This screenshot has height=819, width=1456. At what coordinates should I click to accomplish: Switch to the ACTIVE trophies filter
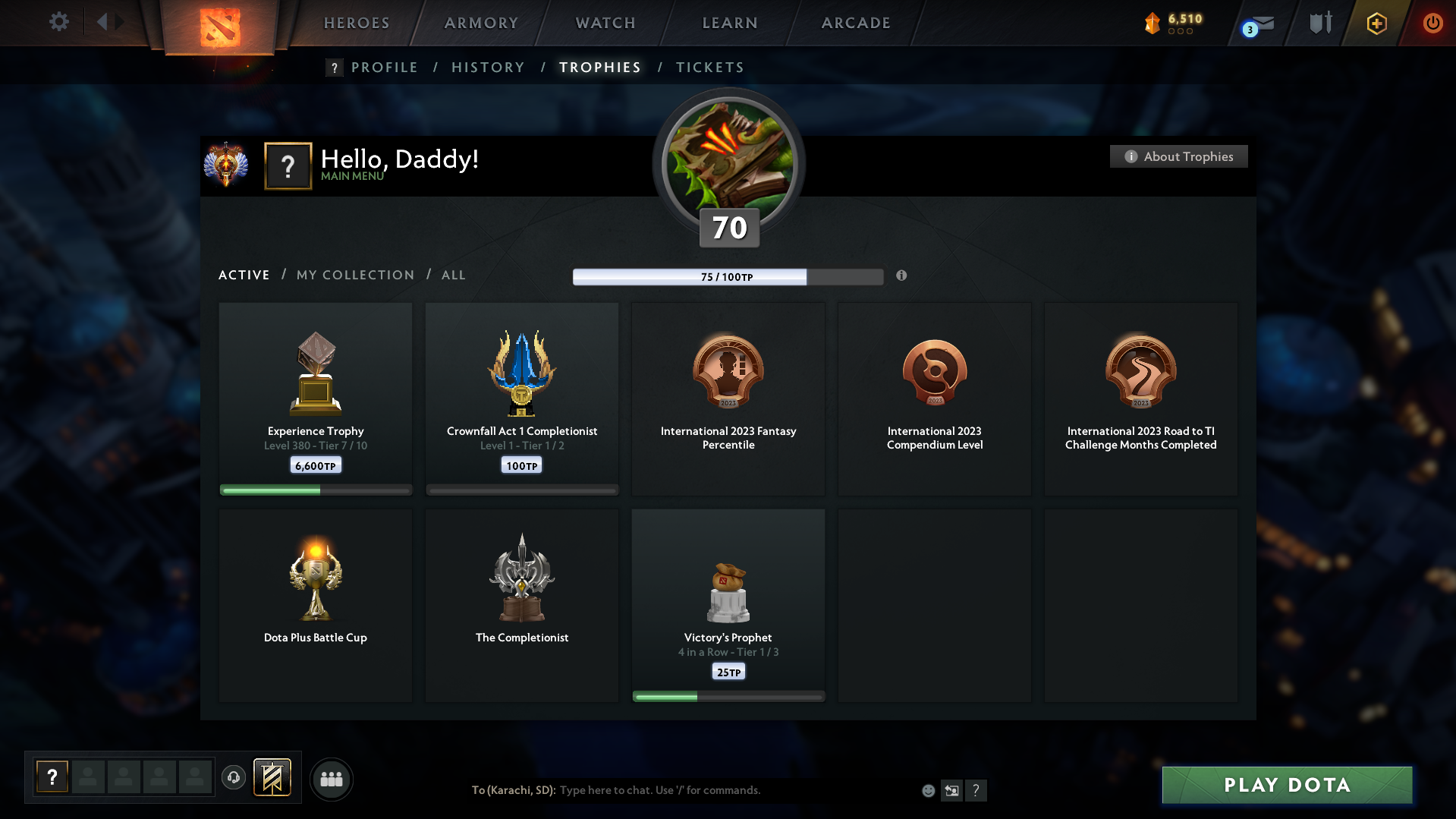[x=244, y=275]
